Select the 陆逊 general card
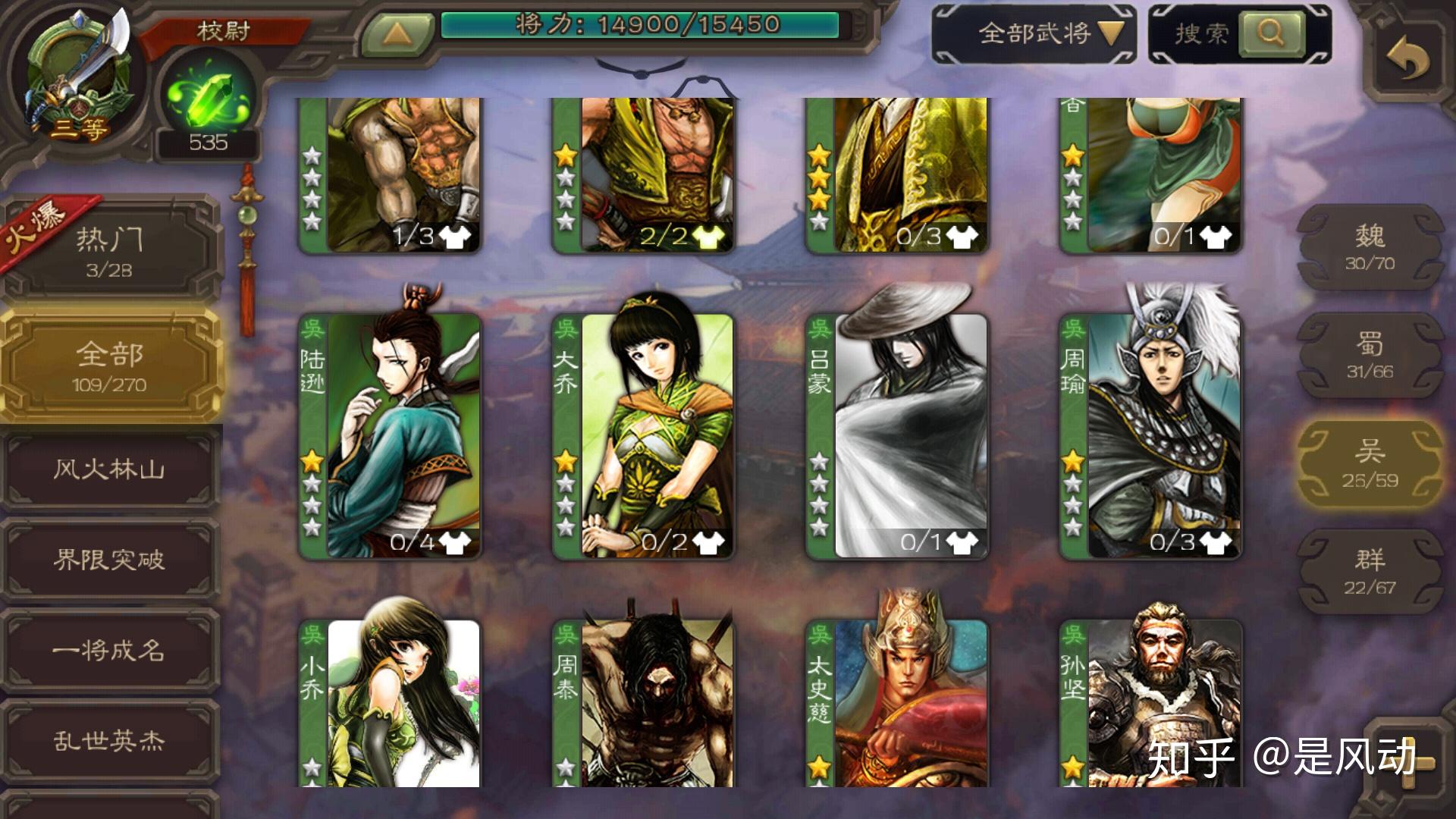Image resolution: width=1456 pixels, height=819 pixels. [x=391, y=436]
